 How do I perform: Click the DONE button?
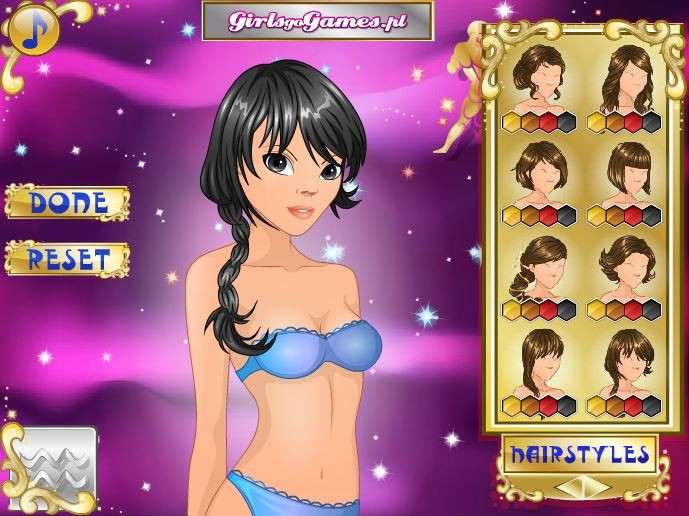(x=67, y=202)
